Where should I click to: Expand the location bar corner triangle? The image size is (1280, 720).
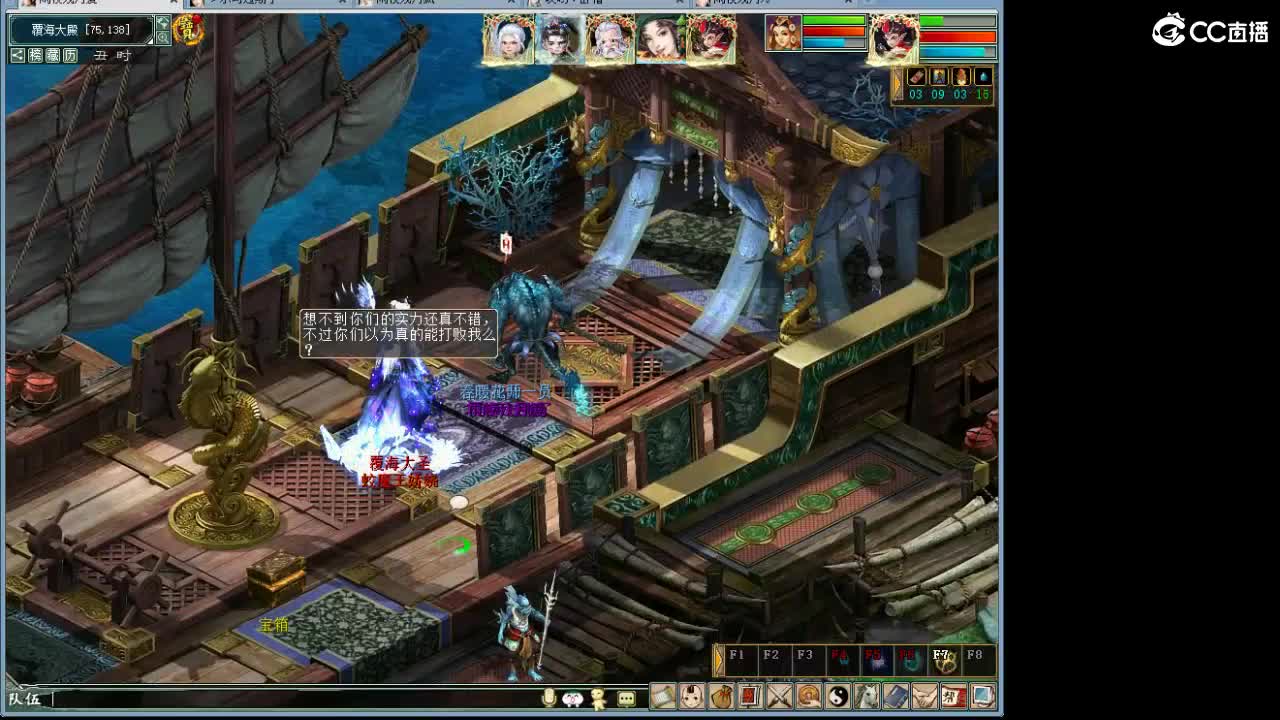pos(150,41)
